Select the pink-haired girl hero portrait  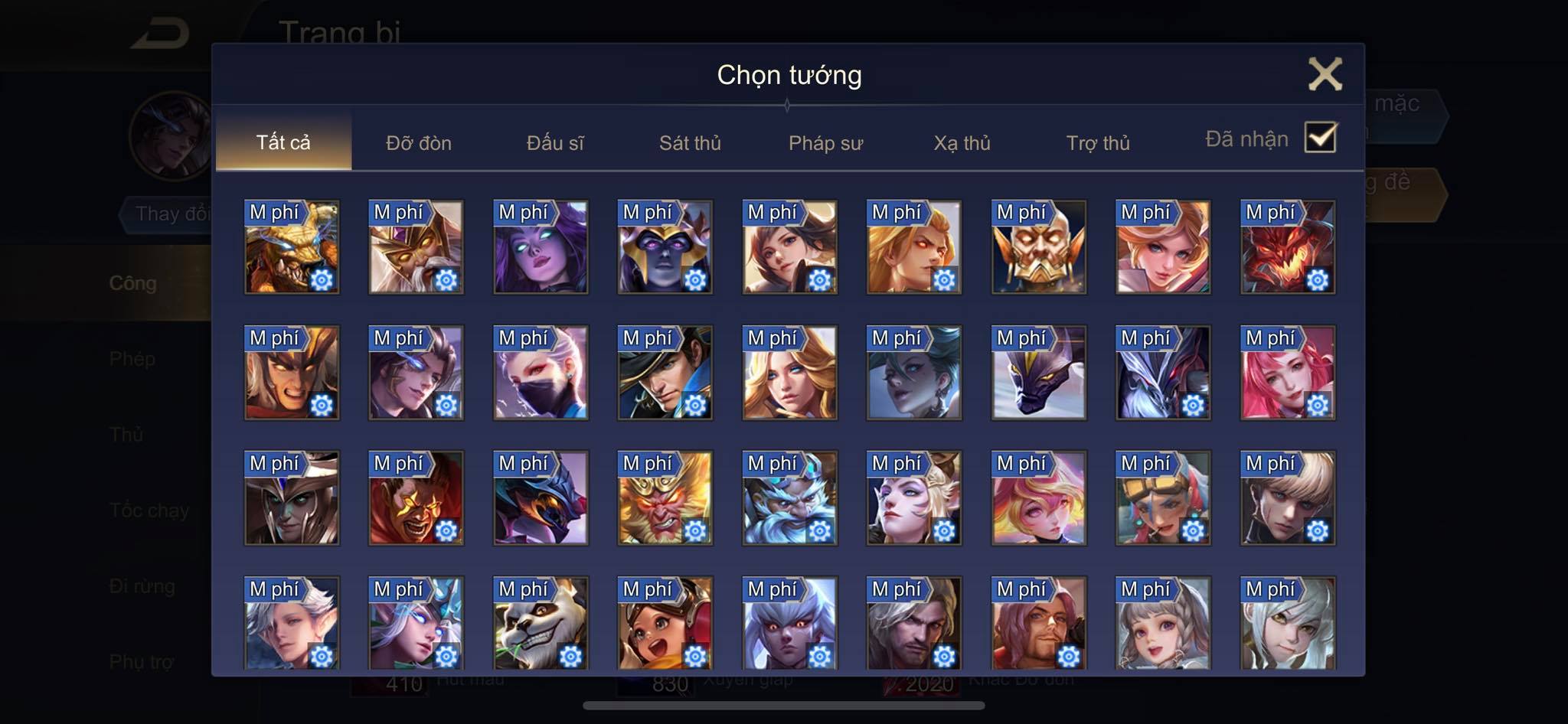coord(1288,373)
